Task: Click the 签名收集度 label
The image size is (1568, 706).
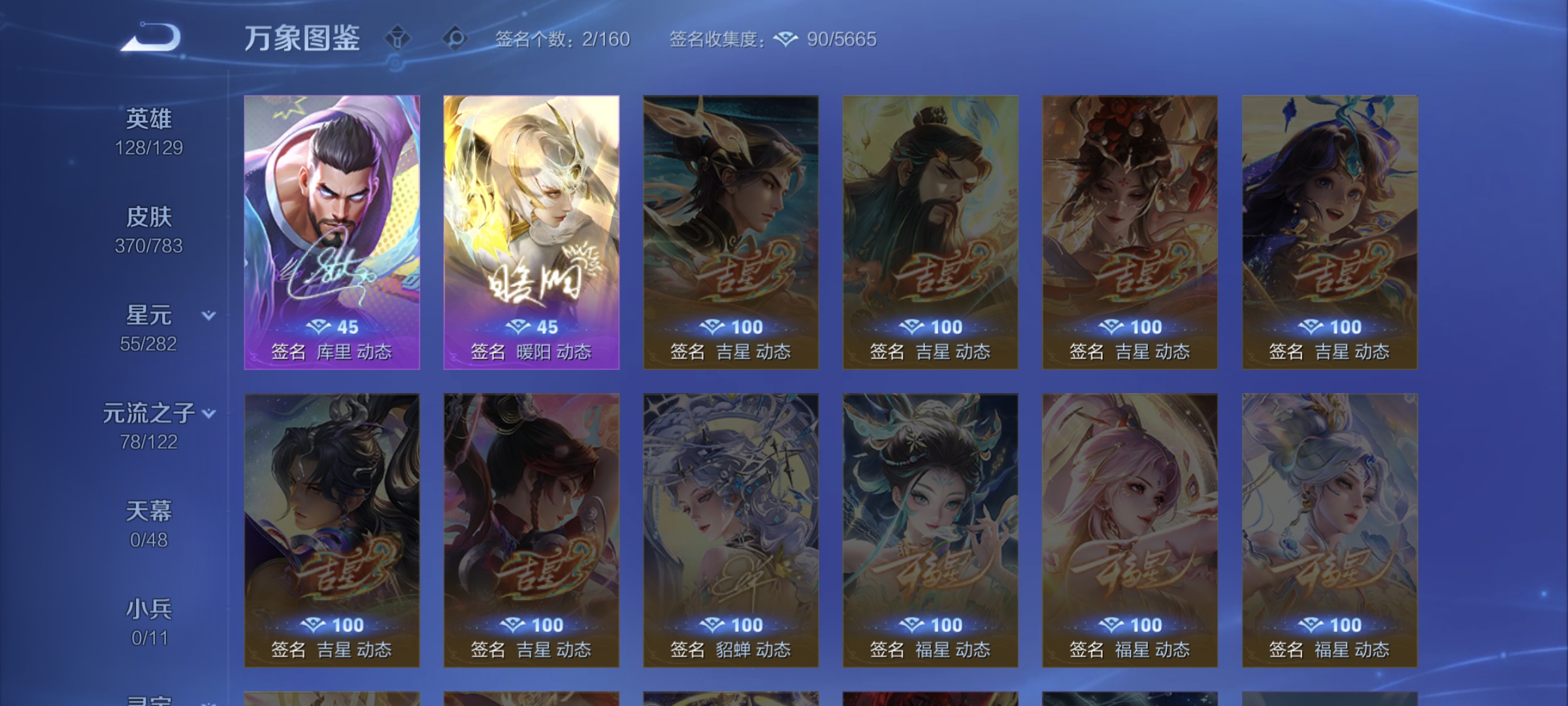Action: tap(716, 41)
